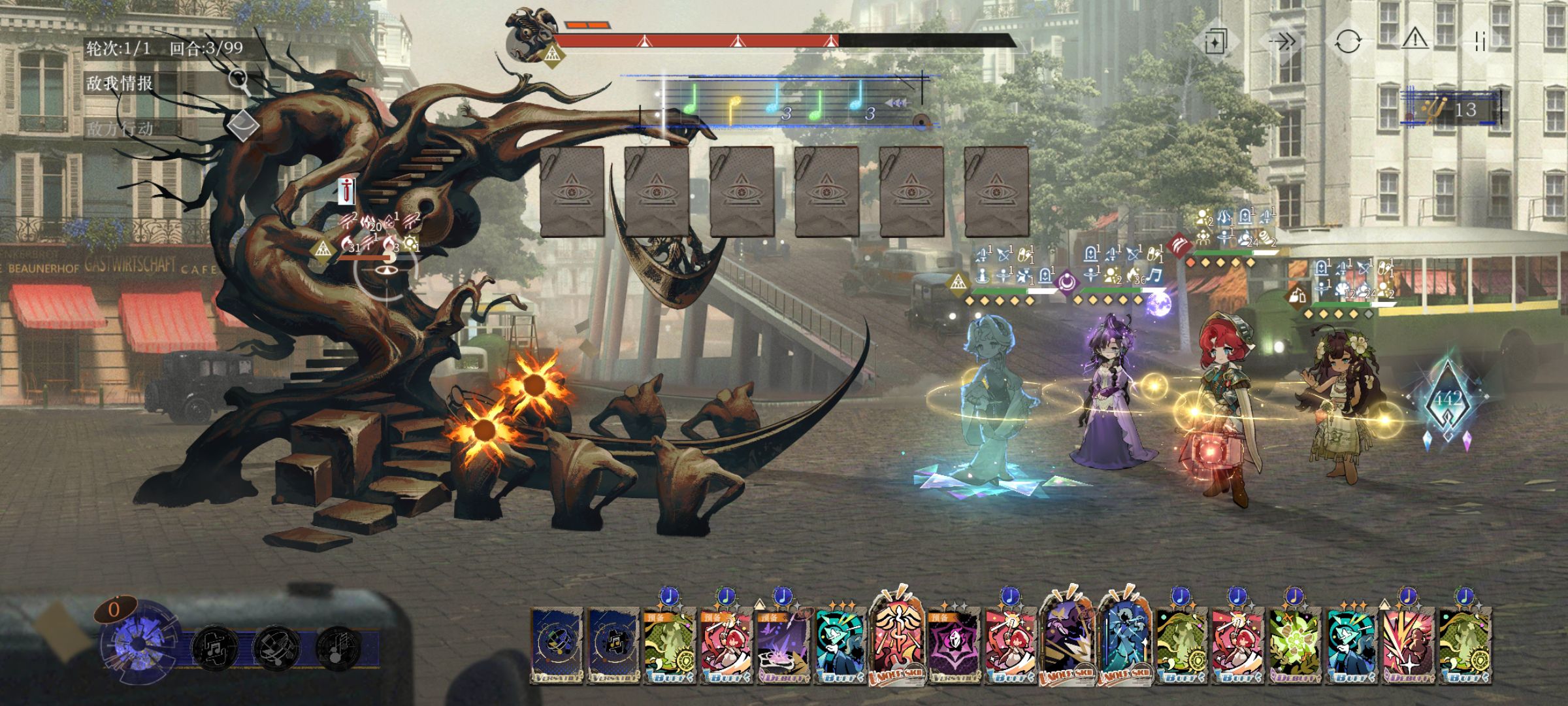Choose the red-orange slash burst Debuff card

1408,648
